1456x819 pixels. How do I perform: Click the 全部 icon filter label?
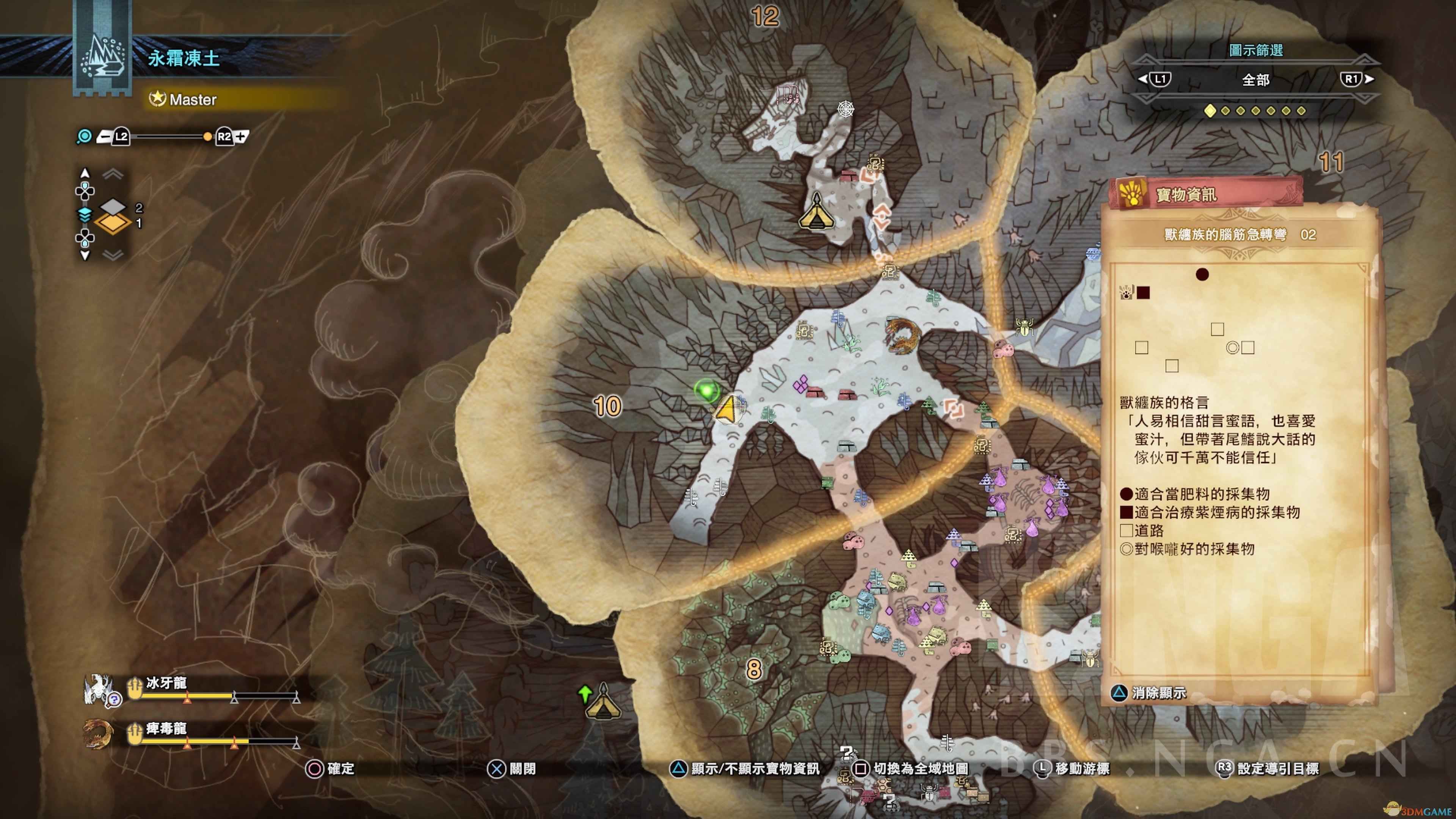(1255, 80)
